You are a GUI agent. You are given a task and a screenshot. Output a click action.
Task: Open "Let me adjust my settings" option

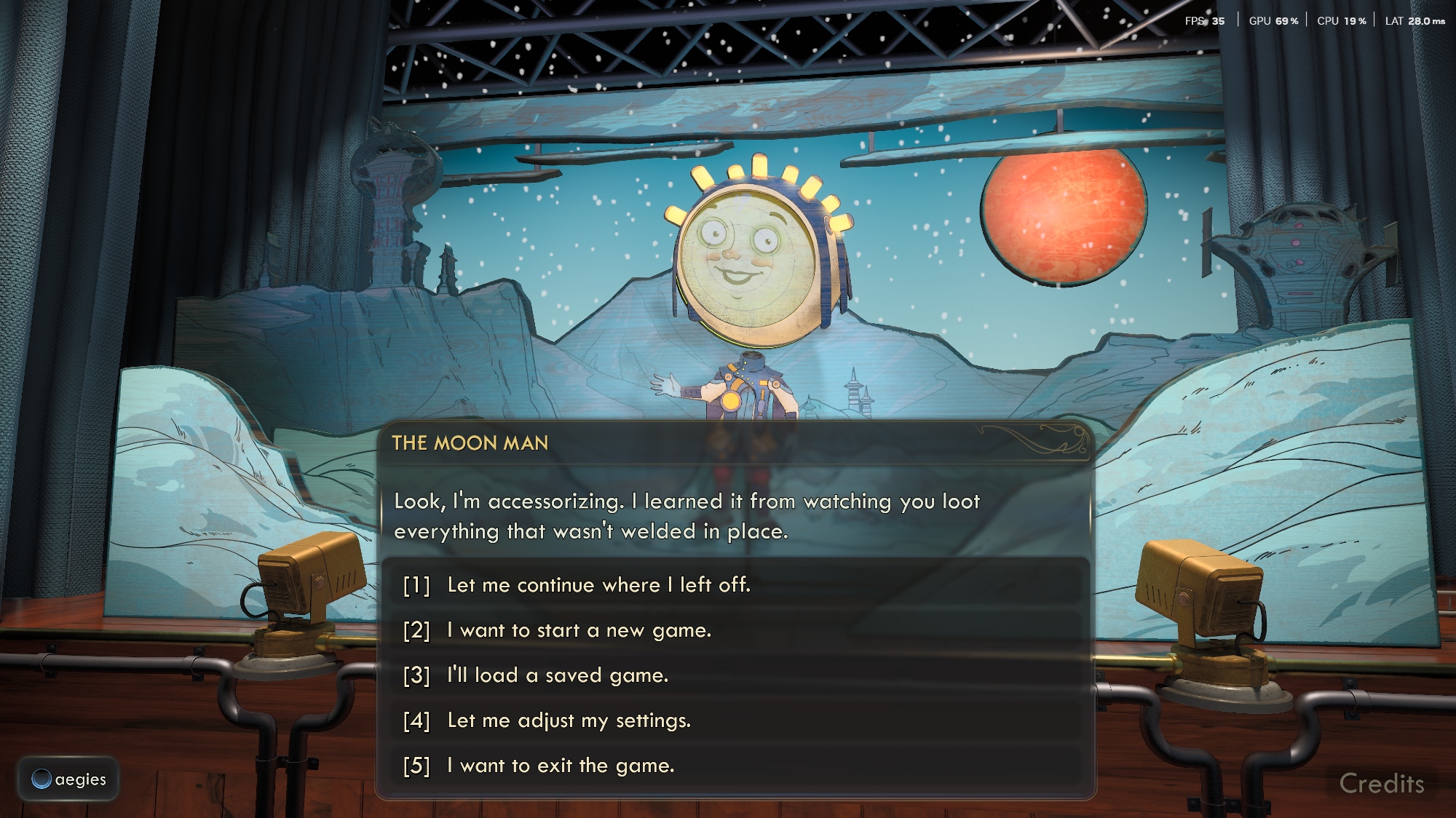coord(569,720)
